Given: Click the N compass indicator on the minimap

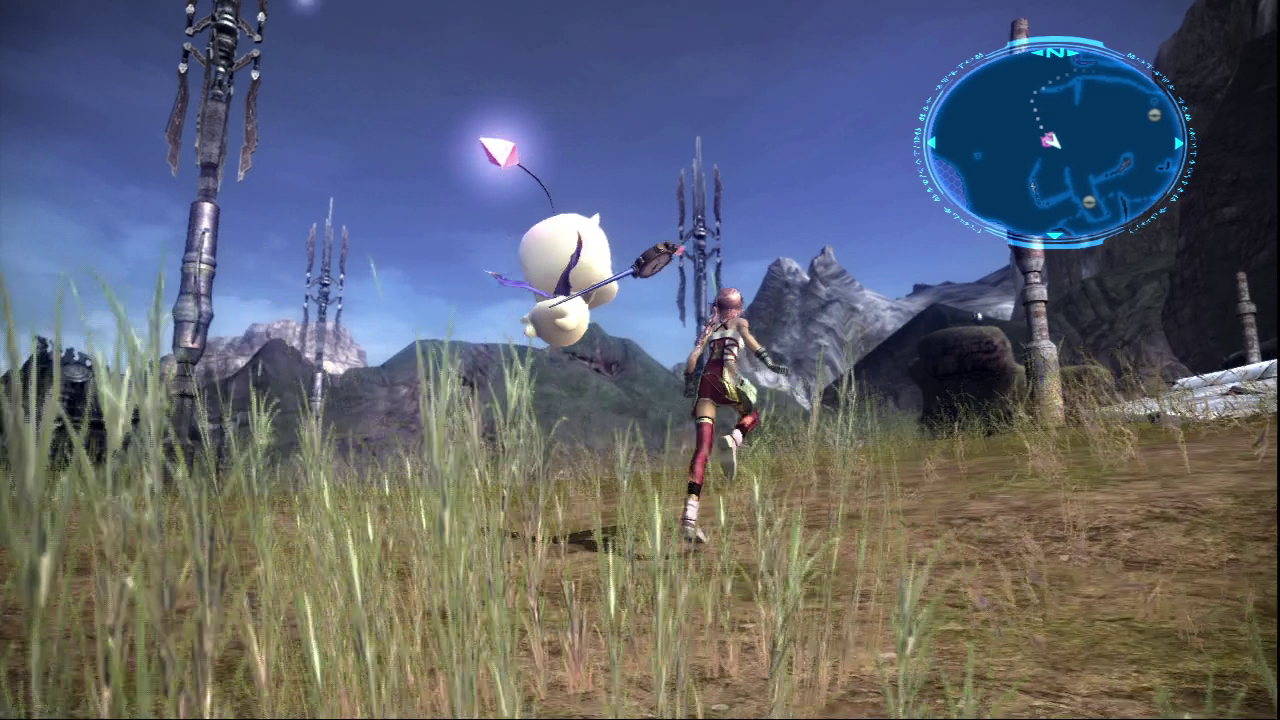Looking at the screenshot, I should coord(1053,52).
